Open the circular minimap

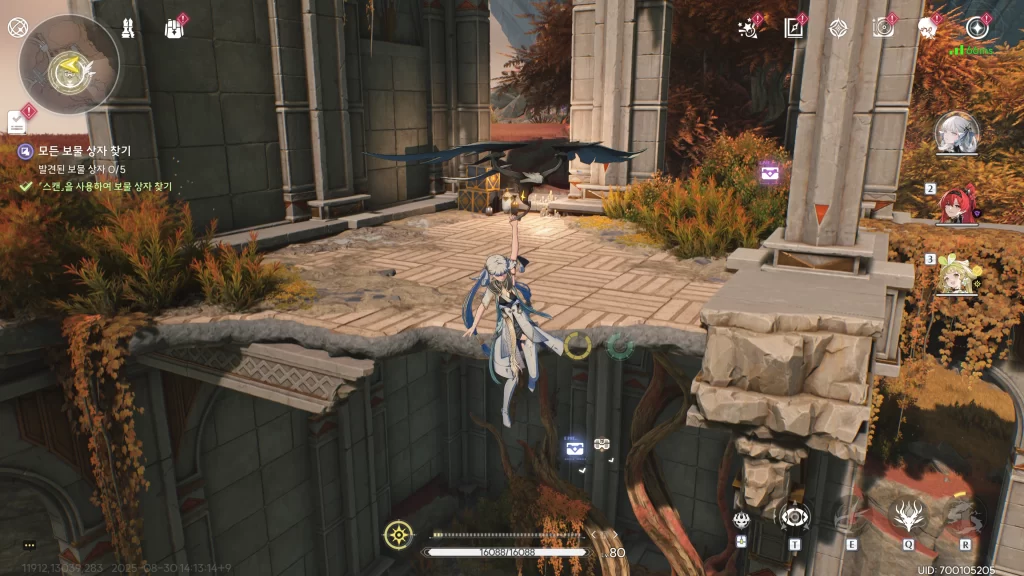pyautogui.click(x=69, y=65)
